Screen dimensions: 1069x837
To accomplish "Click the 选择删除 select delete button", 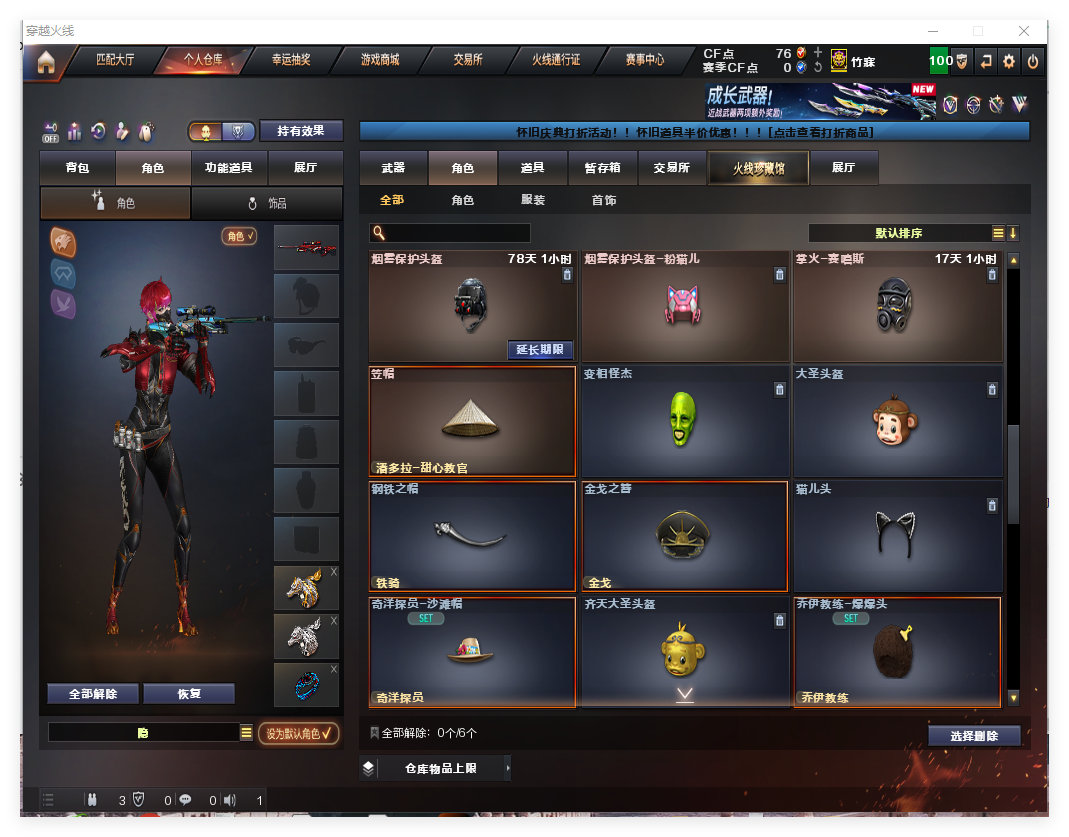I will [974, 736].
